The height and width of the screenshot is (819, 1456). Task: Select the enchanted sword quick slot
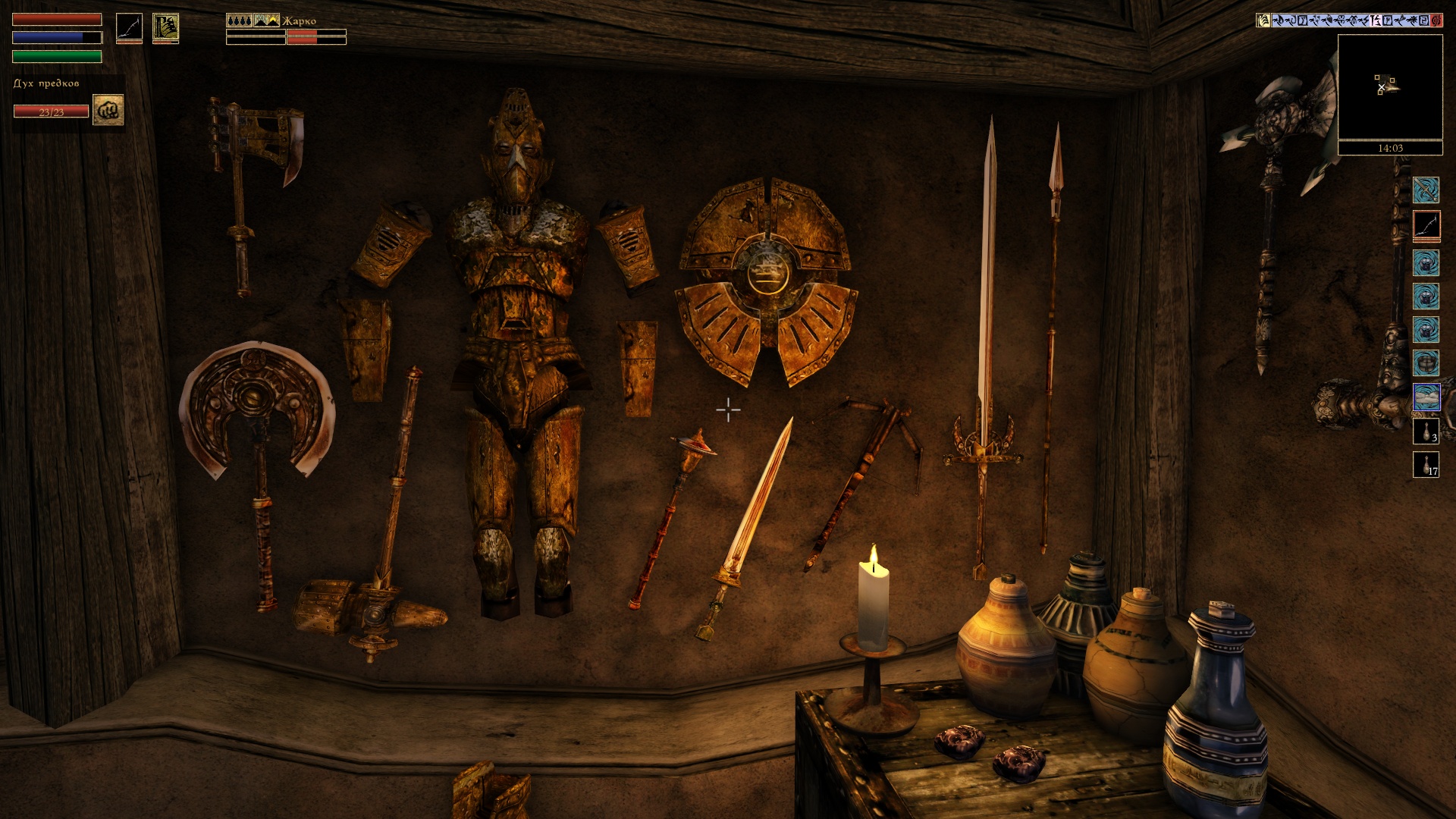tap(1426, 190)
